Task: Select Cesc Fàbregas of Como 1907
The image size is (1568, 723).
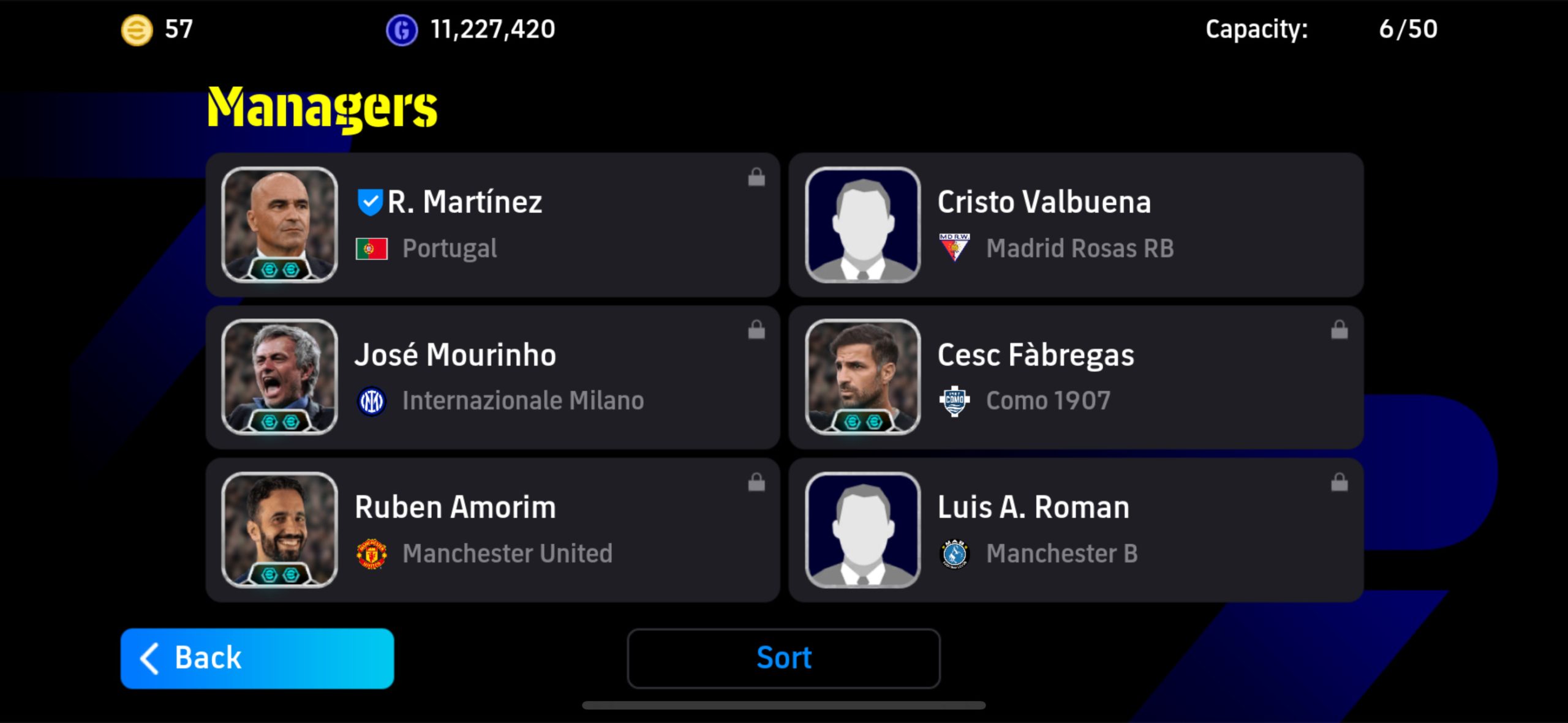Action: pyautogui.click(x=1076, y=377)
